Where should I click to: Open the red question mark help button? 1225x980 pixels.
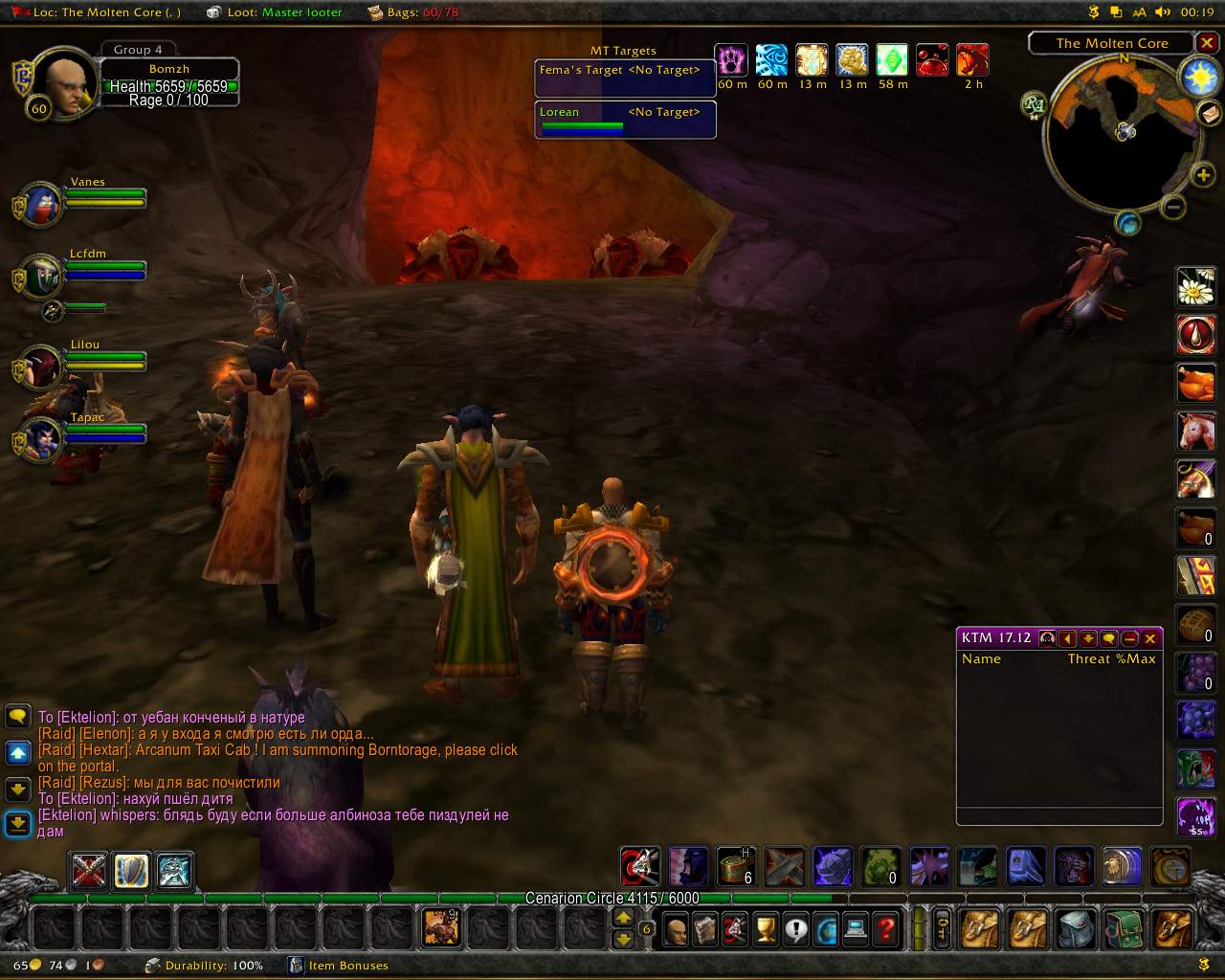(887, 928)
